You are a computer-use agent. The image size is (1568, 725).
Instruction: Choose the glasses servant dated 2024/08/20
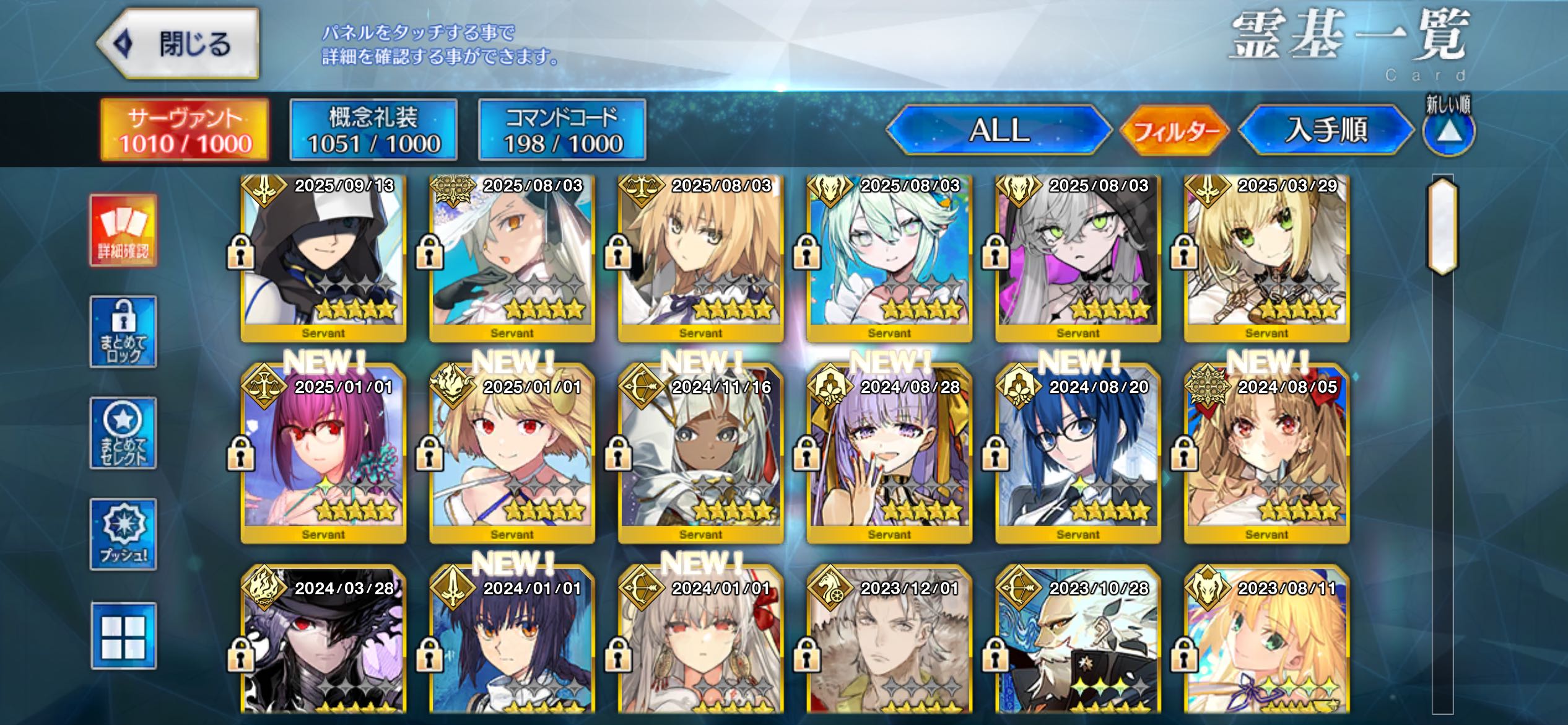click(1078, 459)
